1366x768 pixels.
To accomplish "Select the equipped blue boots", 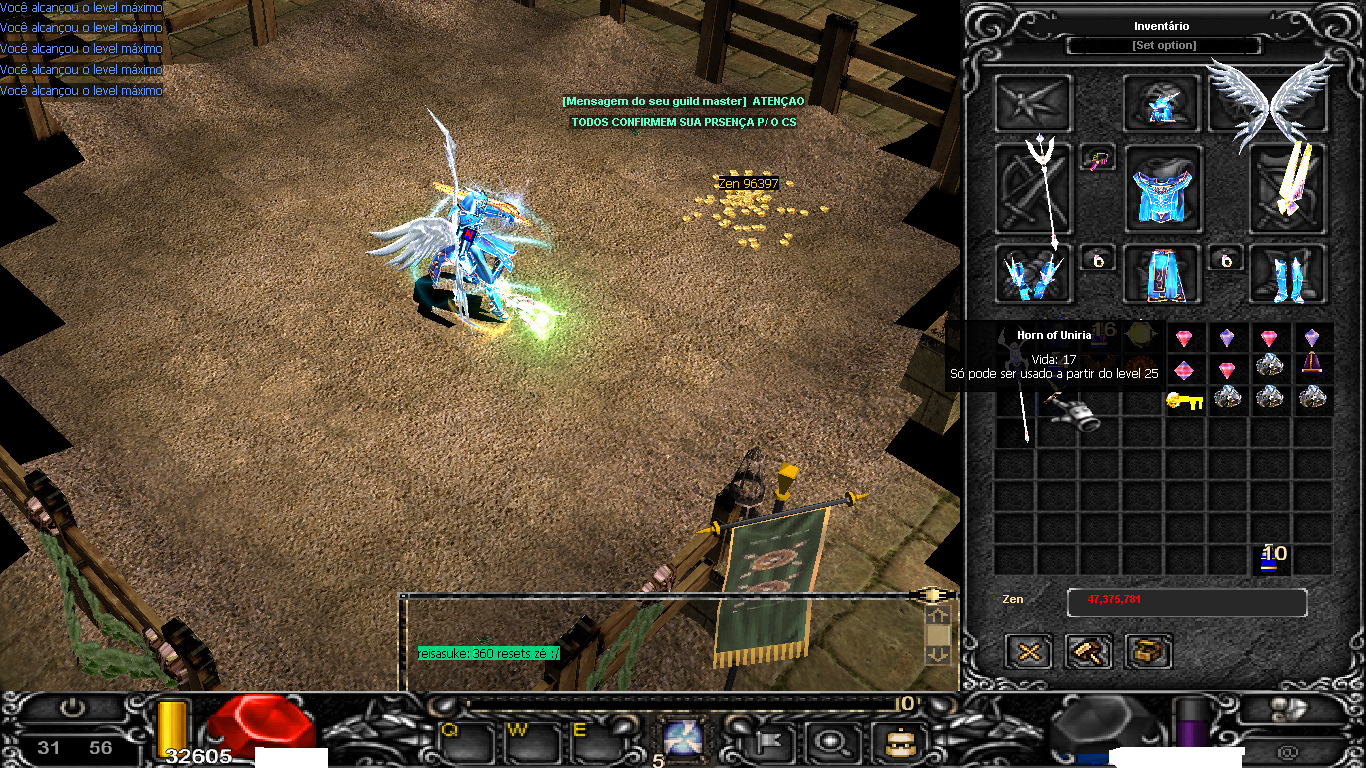I will (x=1289, y=274).
